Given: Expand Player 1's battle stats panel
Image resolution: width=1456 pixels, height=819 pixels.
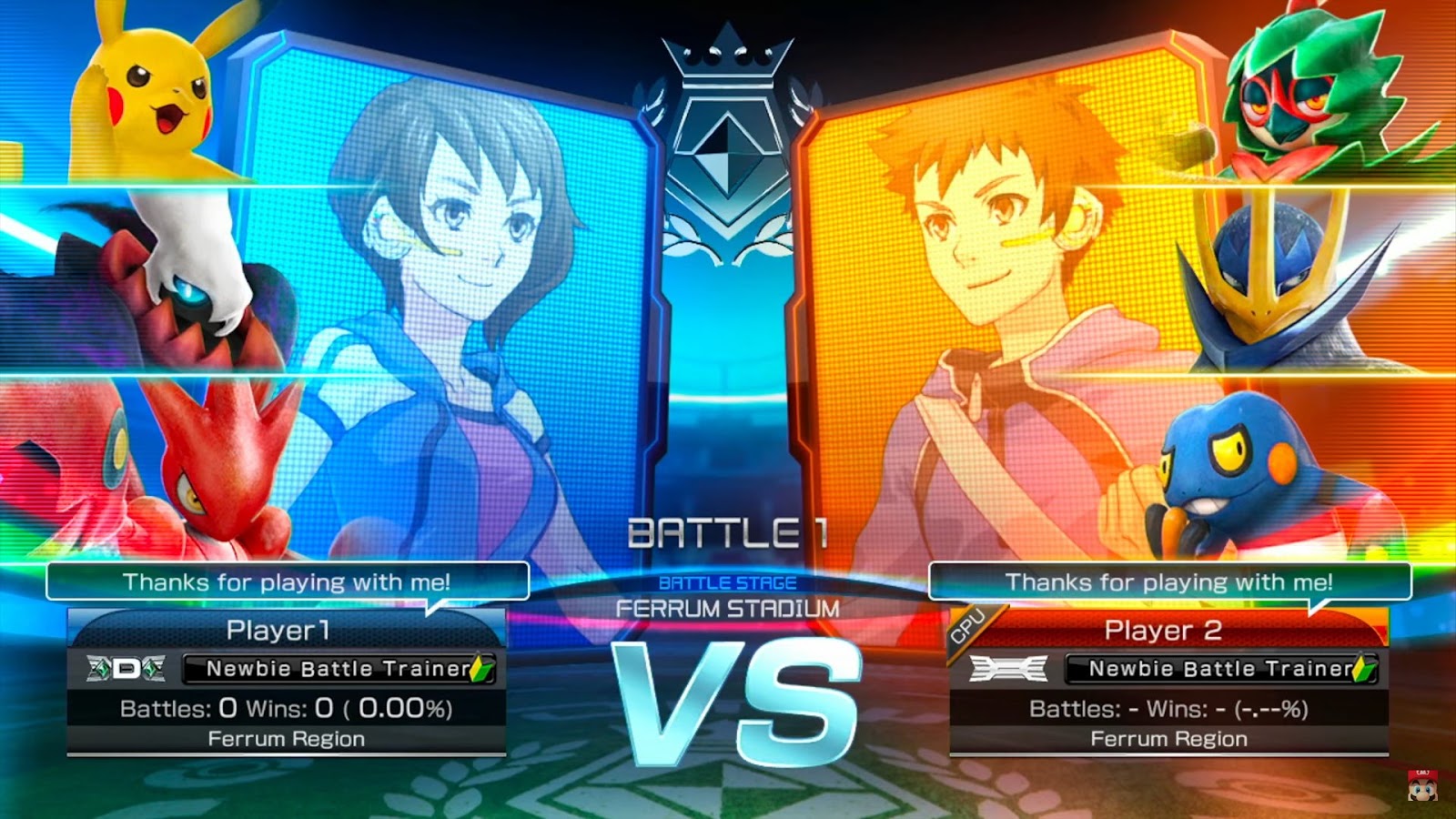Looking at the screenshot, I should point(288,705).
